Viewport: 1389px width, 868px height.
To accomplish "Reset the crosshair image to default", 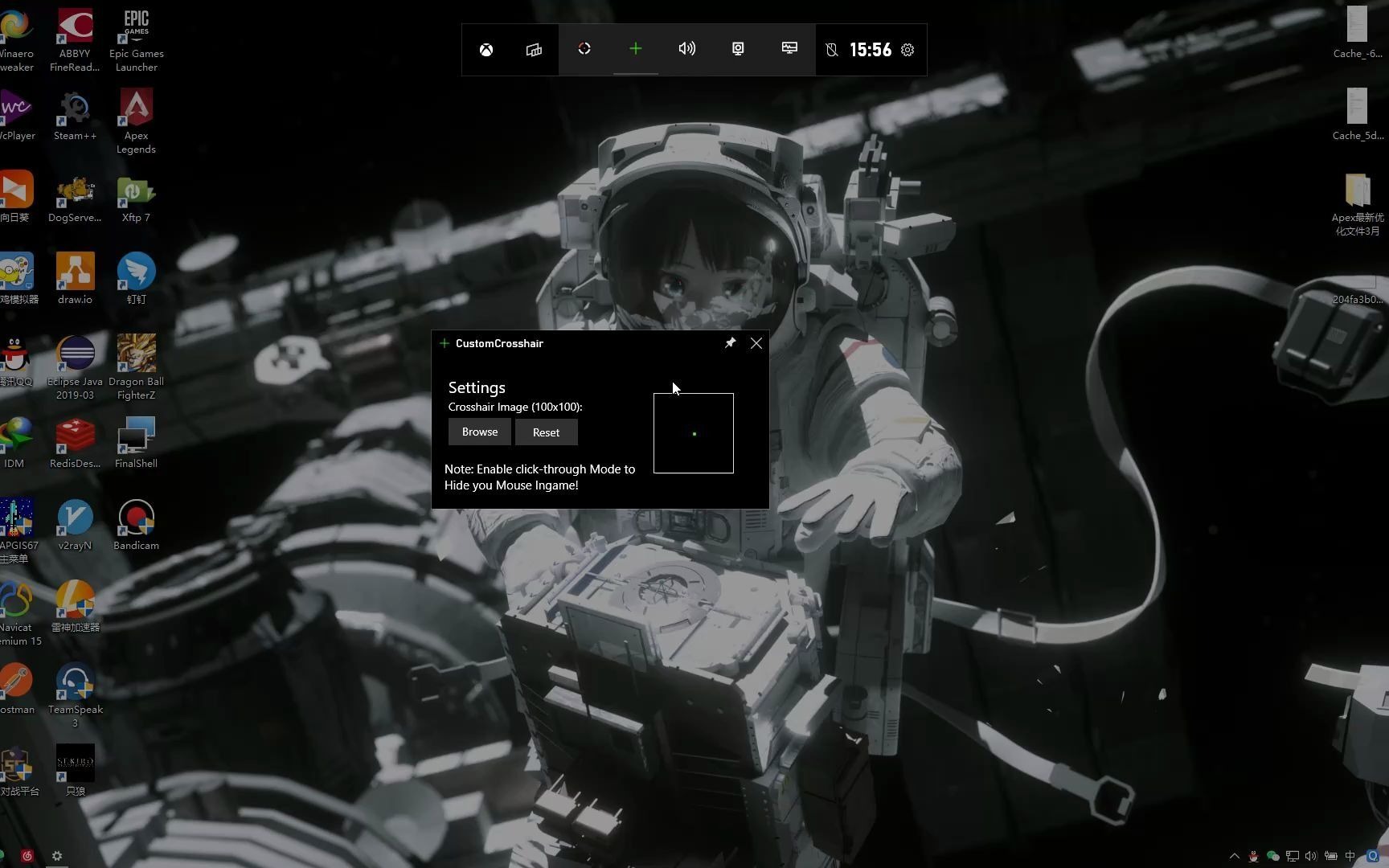I will click(x=546, y=432).
